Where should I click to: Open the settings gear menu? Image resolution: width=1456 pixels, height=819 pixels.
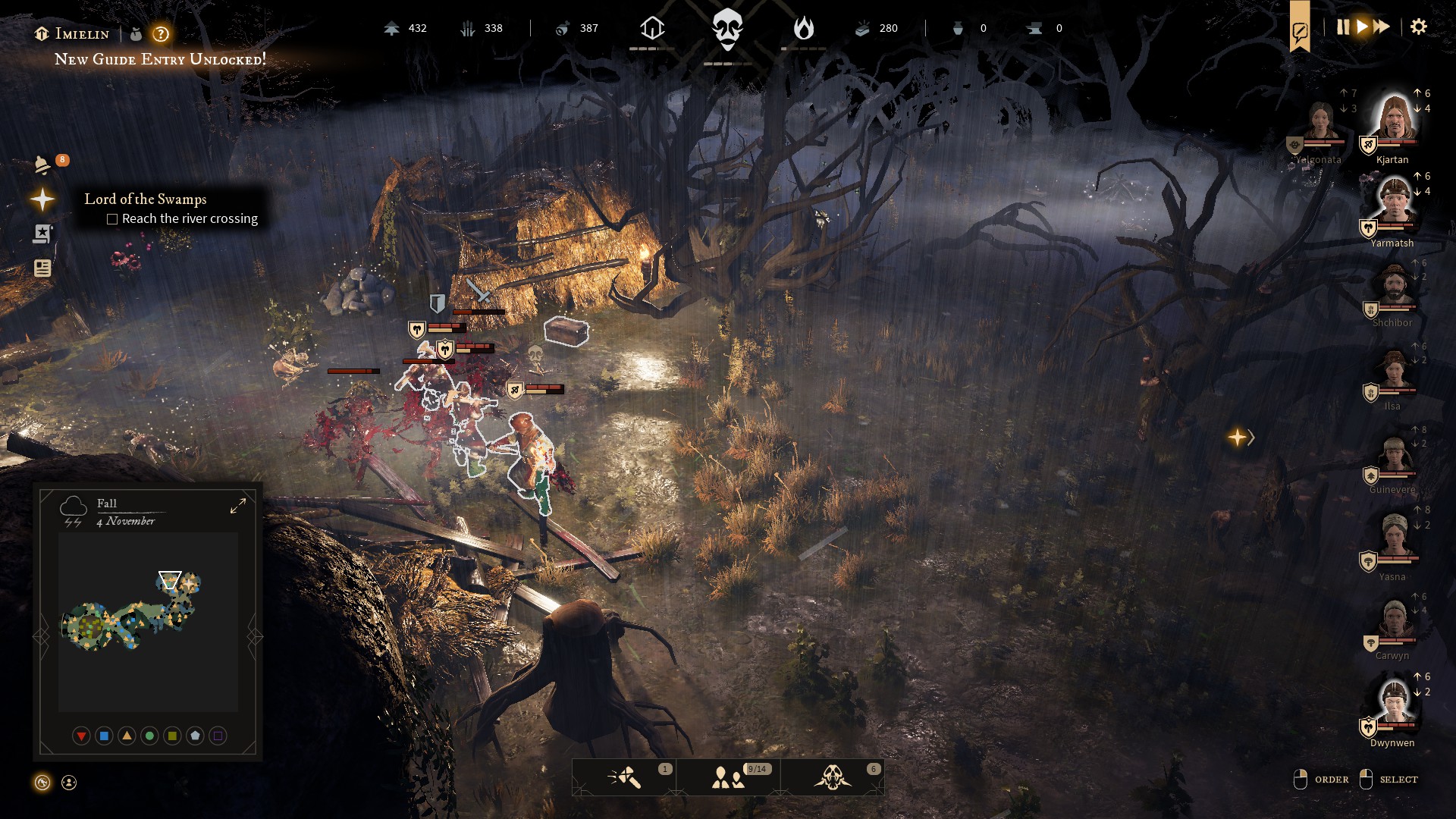(1418, 27)
